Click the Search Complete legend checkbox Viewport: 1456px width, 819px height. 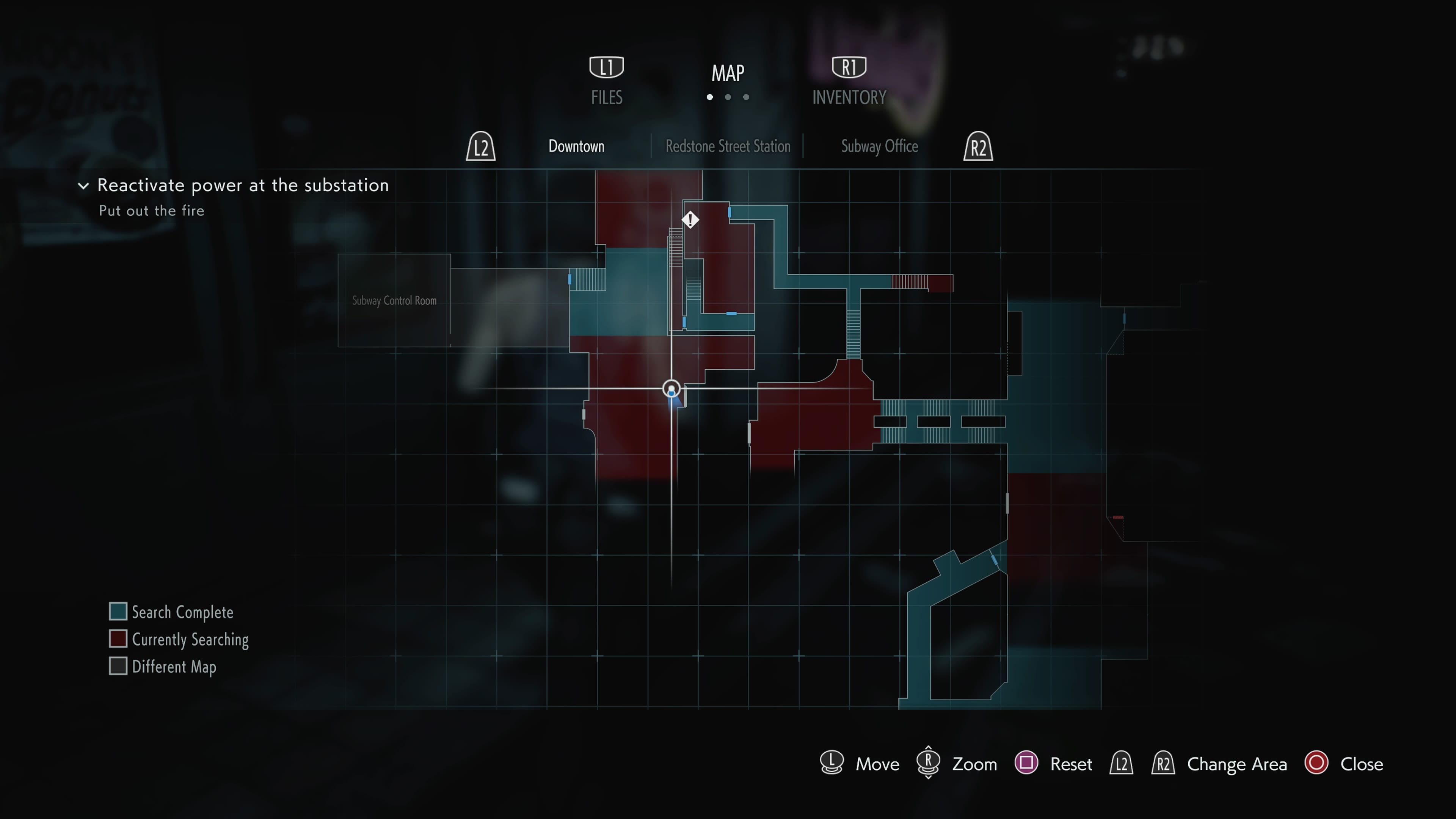coord(118,611)
